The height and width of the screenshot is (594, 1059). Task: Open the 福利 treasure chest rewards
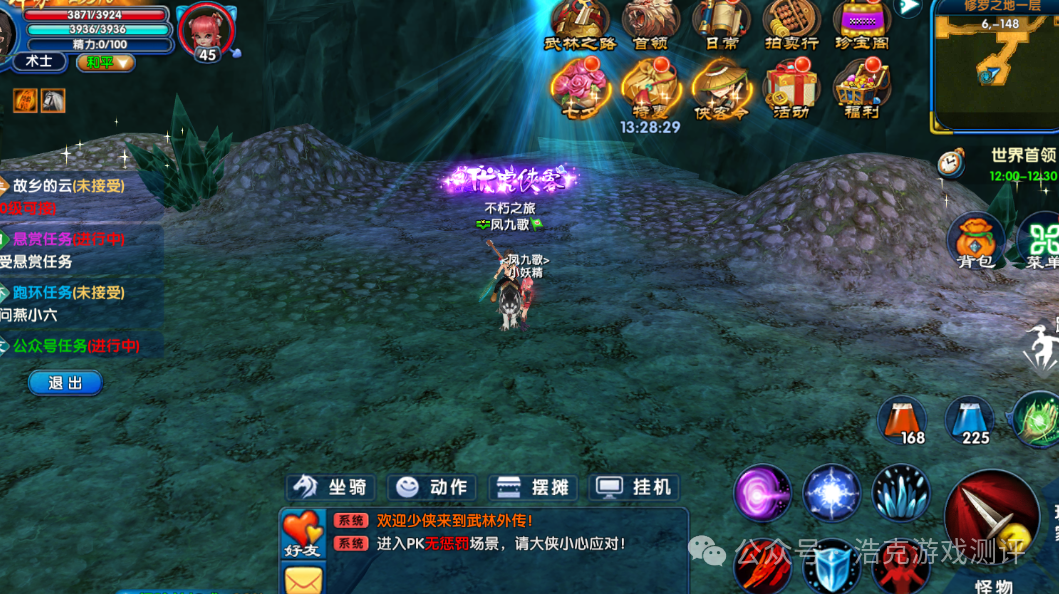coord(860,88)
